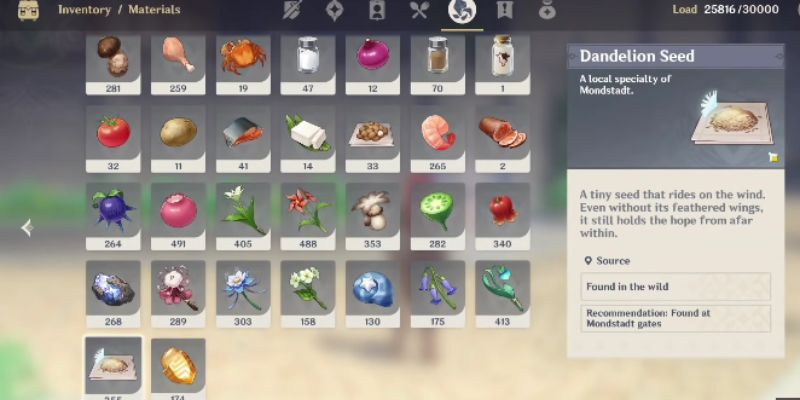The height and width of the screenshot is (400, 800).
Task: Select the blue Starconch shell slot
Action: click(x=372, y=288)
